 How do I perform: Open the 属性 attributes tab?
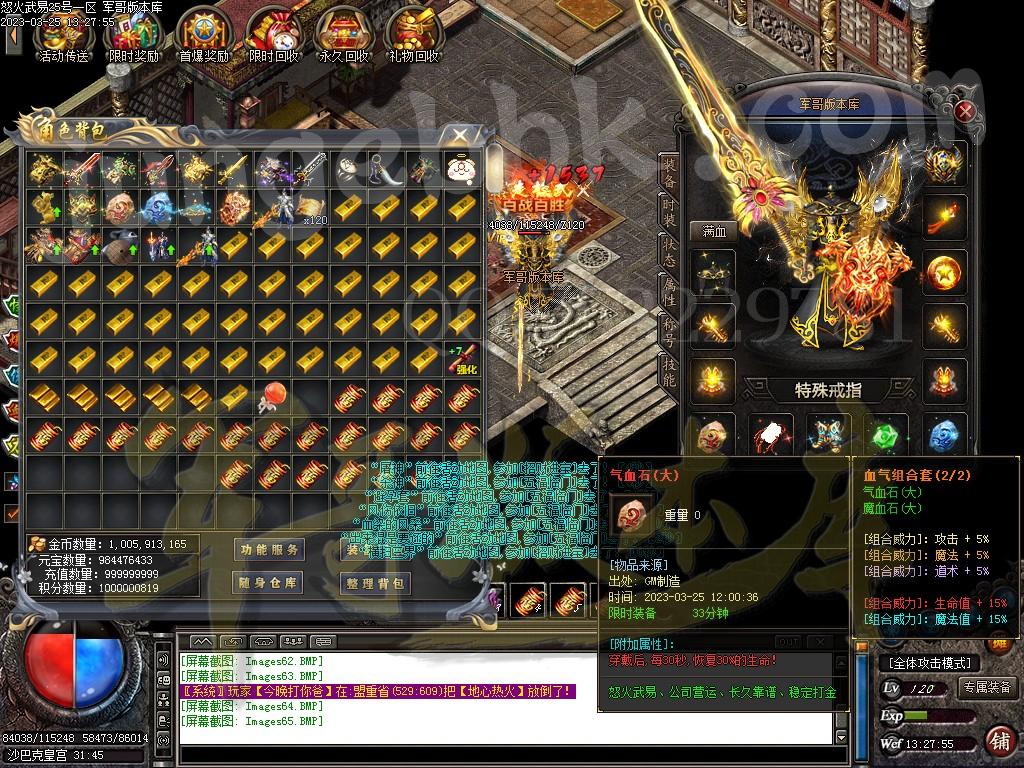tap(669, 295)
